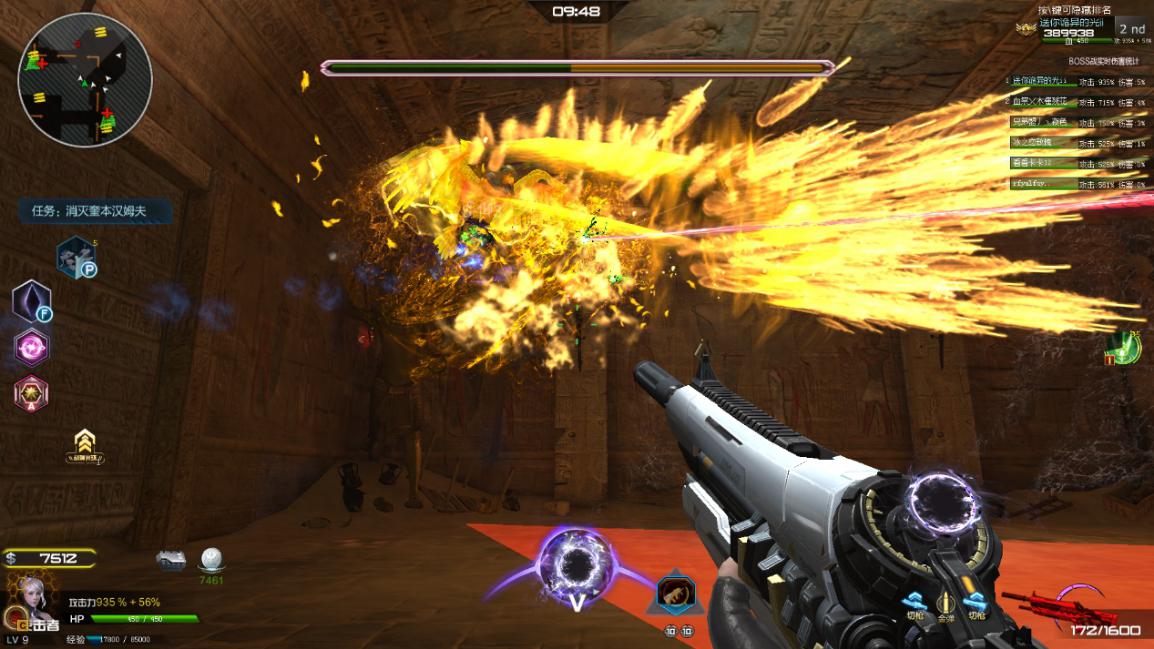Image resolution: width=1154 pixels, height=649 pixels.
Task: Click the 2nd place rank badge
Action: [x=1131, y=30]
